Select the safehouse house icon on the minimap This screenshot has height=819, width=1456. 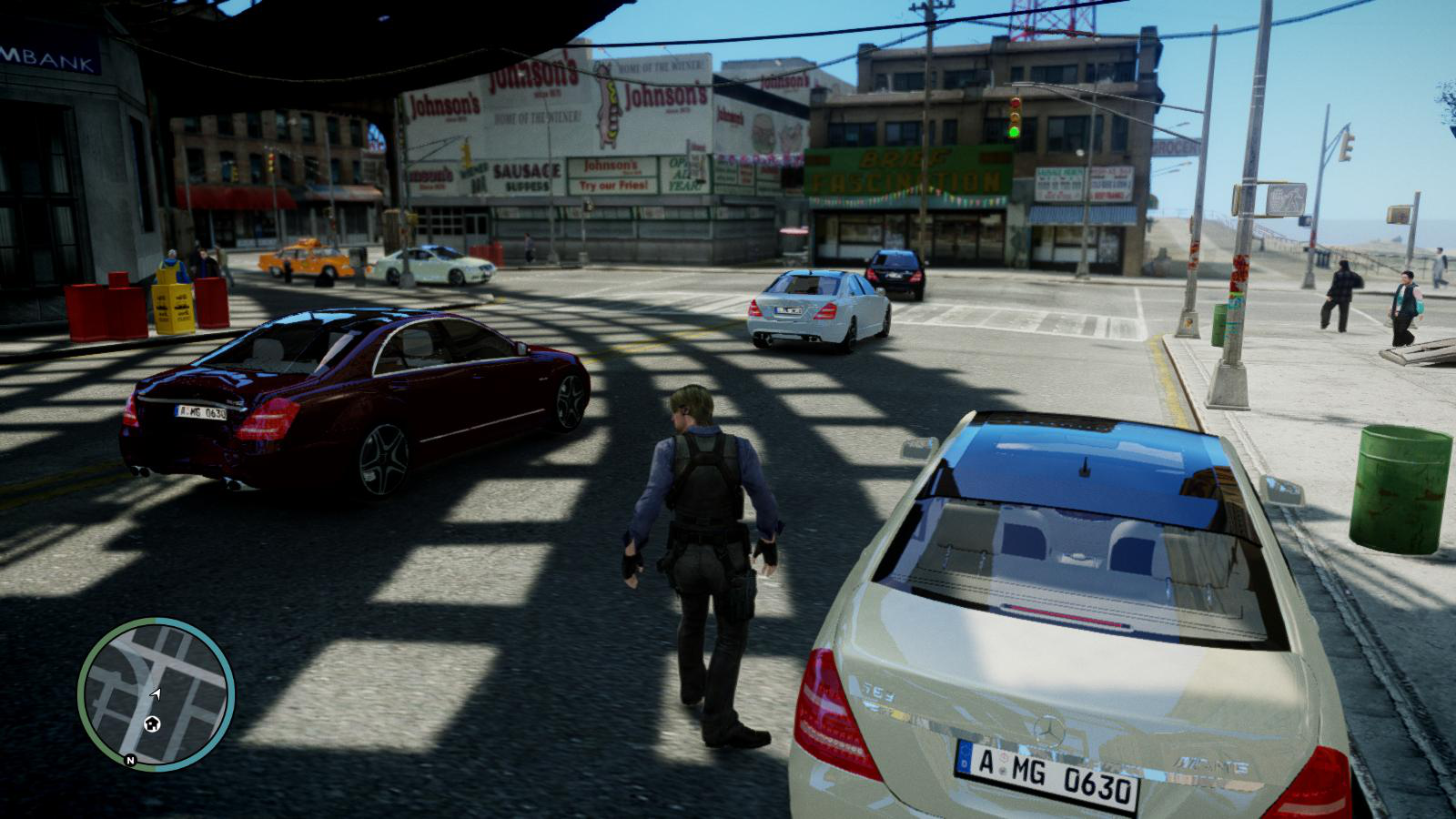(152, 723)
